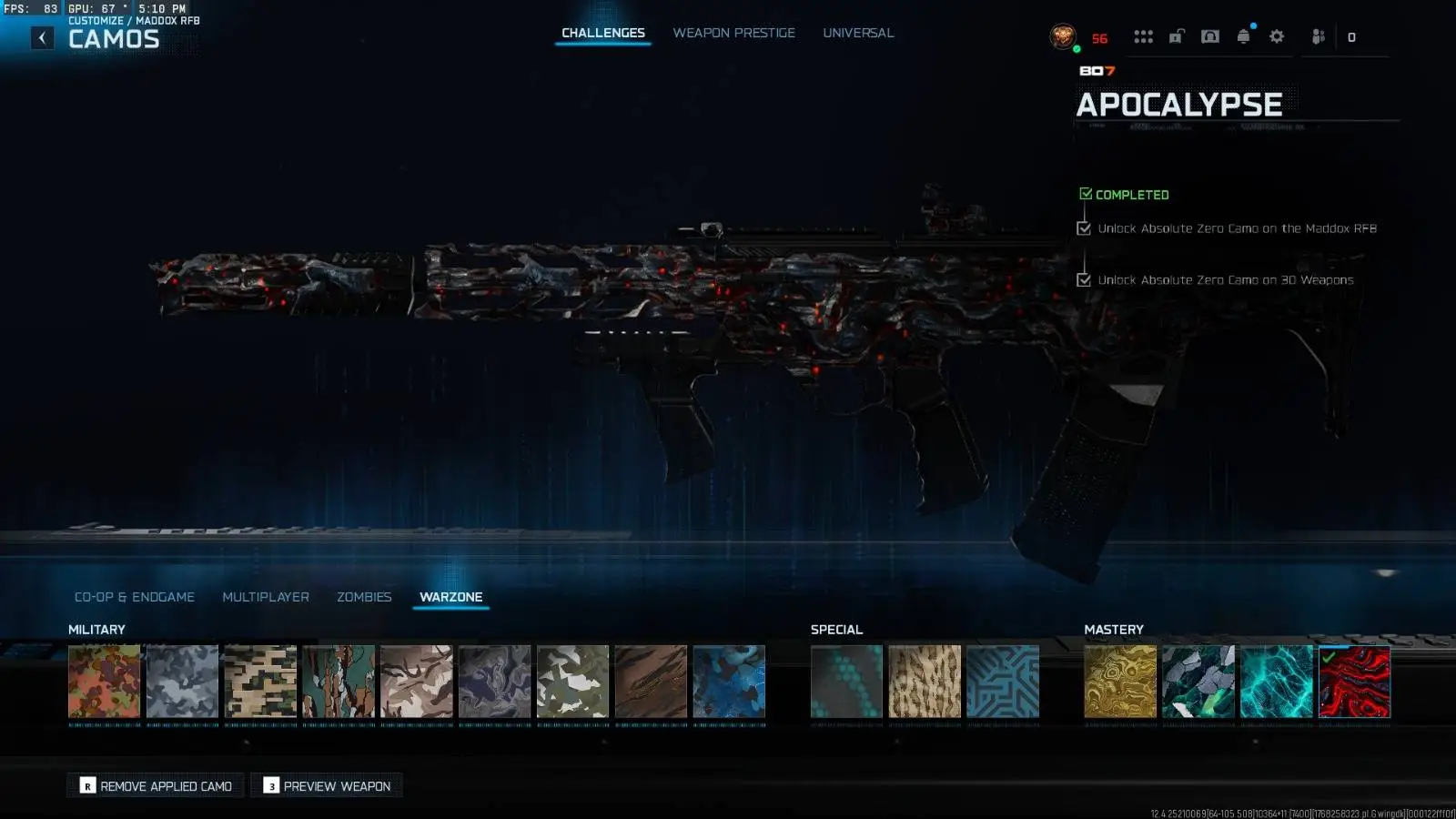
Task: Click the unlock padlock icon
Action: point(1177,36)
